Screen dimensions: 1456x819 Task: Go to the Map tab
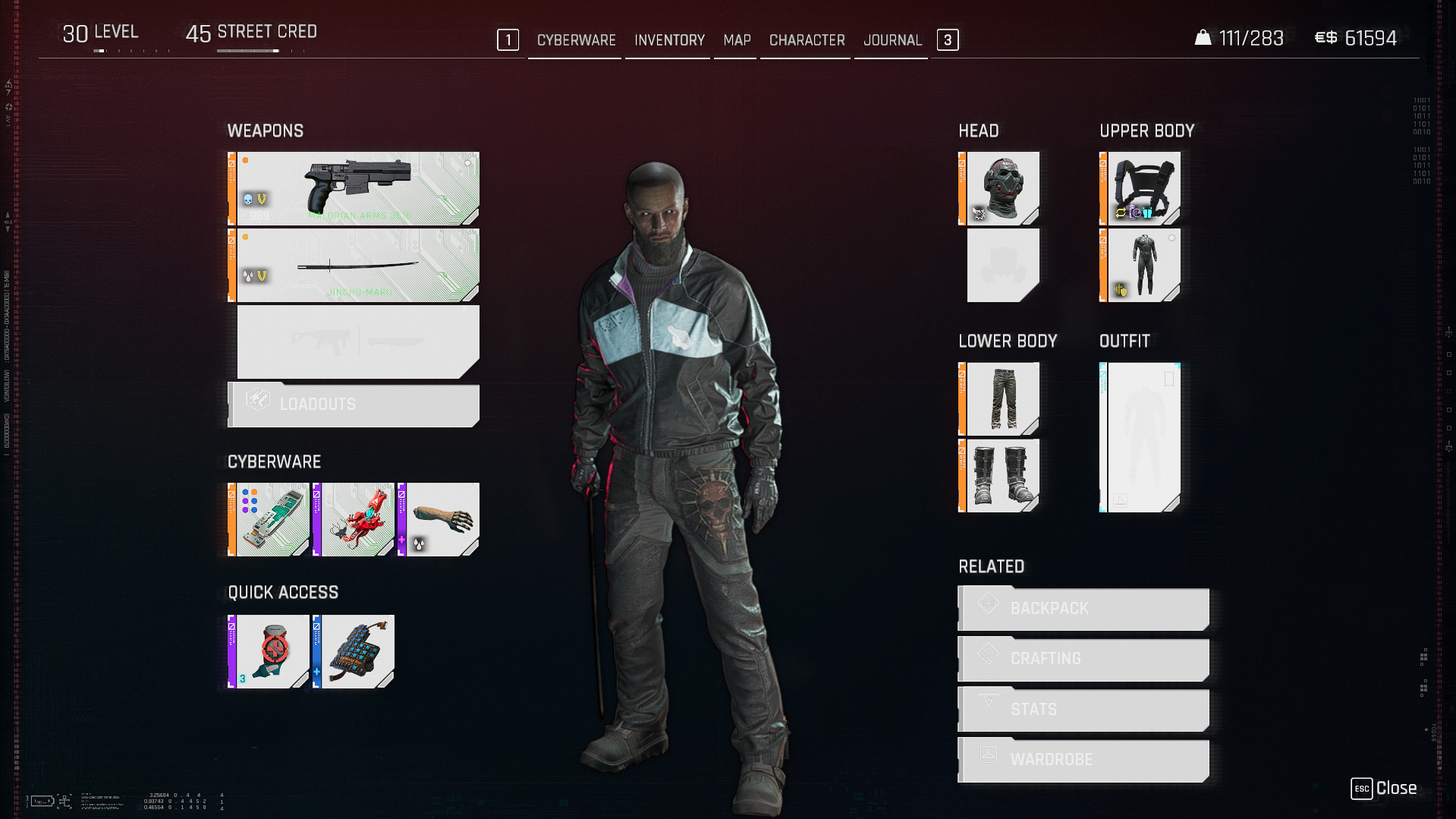pos(737,40)
